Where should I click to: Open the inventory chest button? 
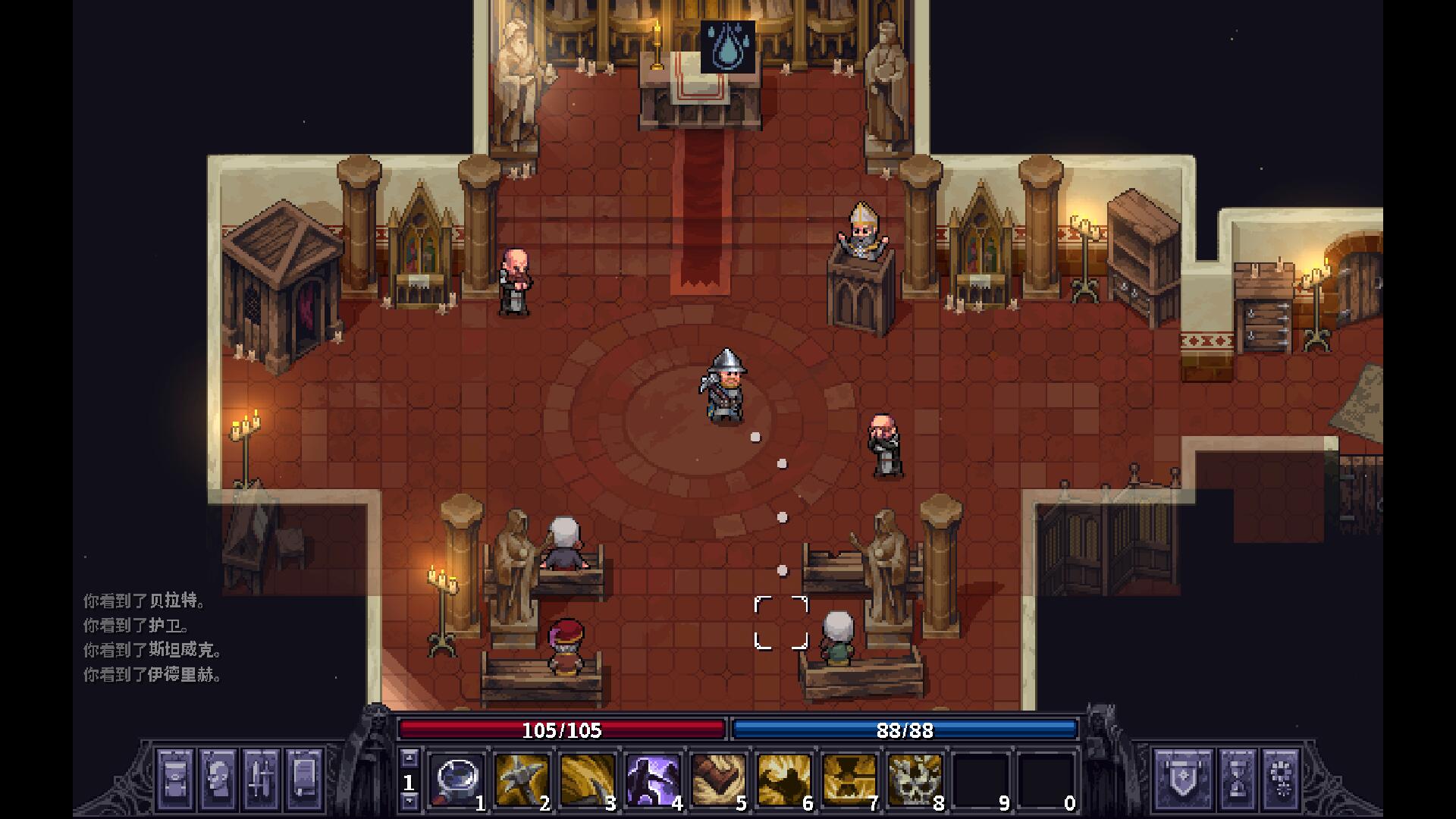click(175, 779)
